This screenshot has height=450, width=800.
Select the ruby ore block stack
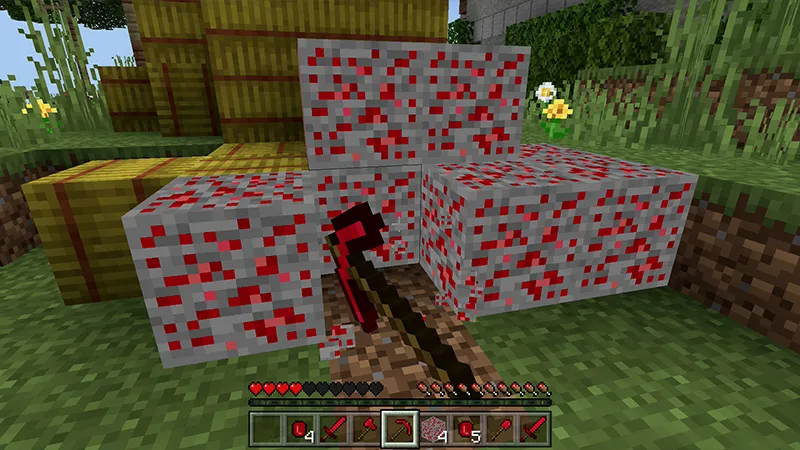tap(433, 430)
